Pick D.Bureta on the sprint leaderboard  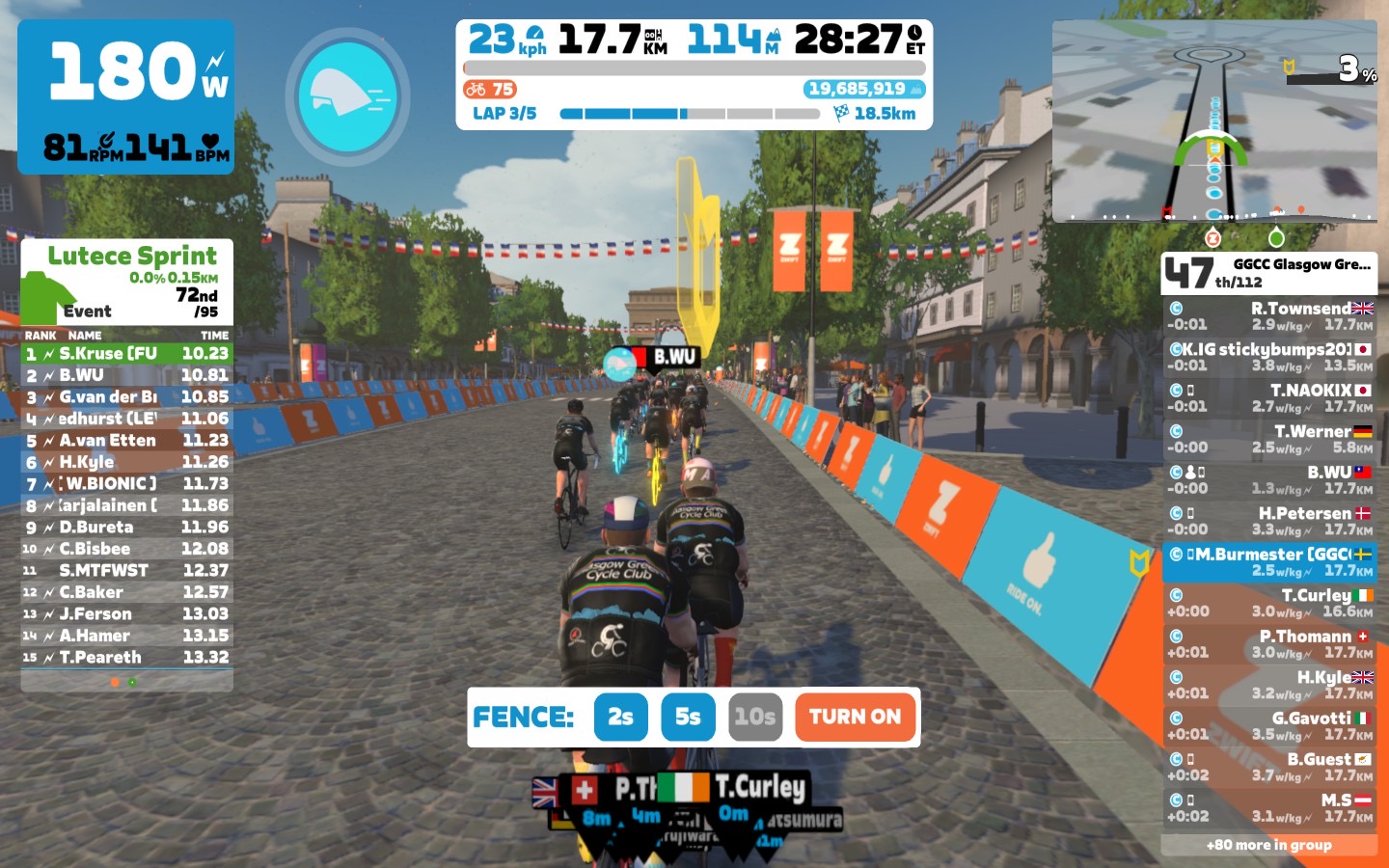tap(126, 528)
